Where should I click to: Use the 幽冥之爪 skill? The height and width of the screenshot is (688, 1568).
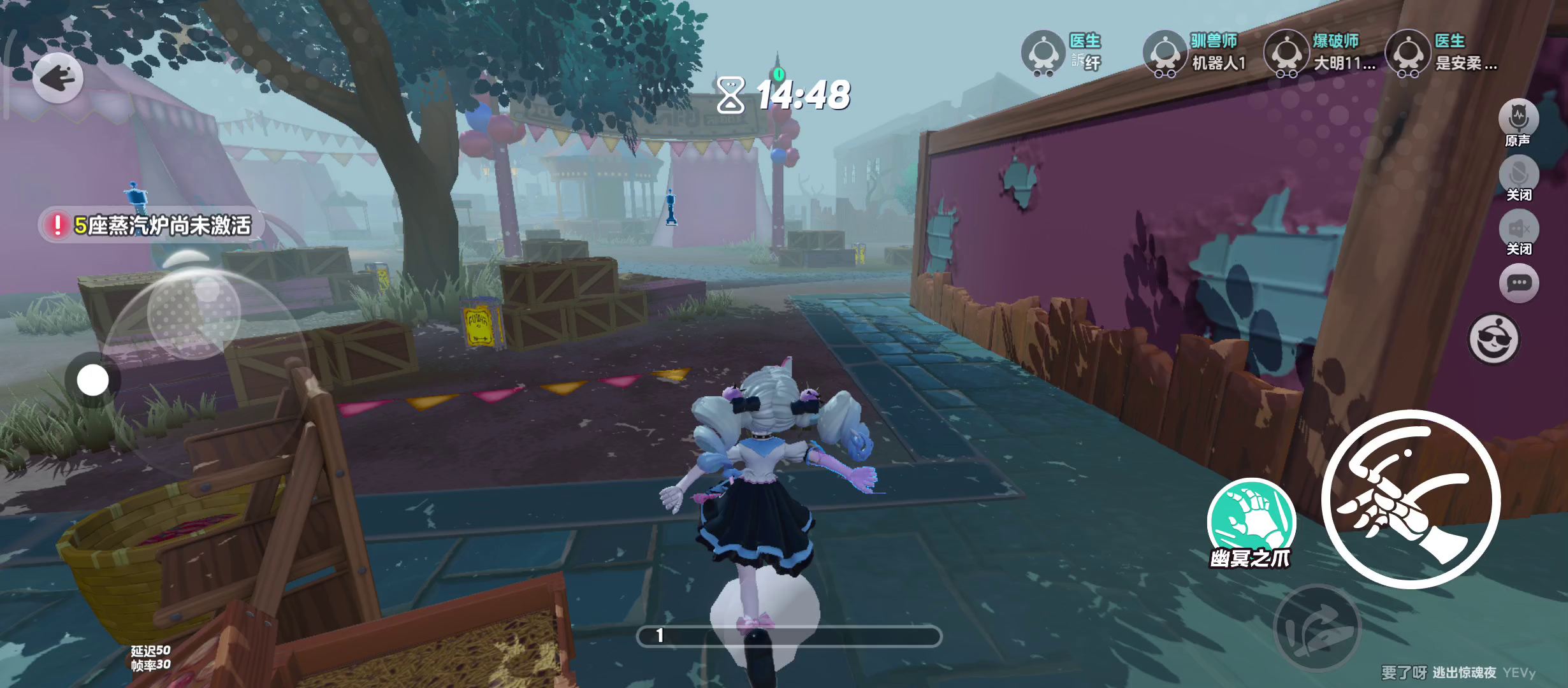click(1251, 521)
